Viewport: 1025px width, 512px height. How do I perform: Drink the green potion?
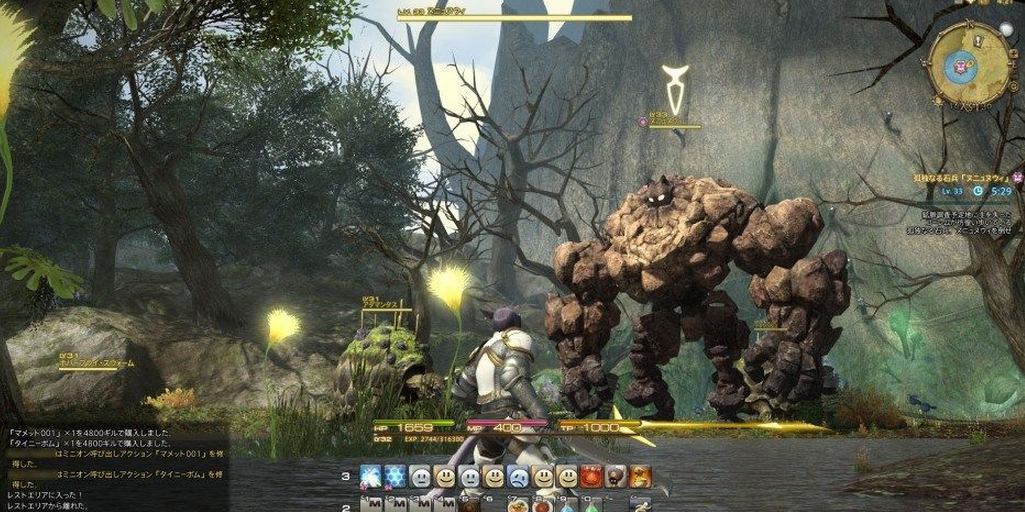(x=591, y=505)
